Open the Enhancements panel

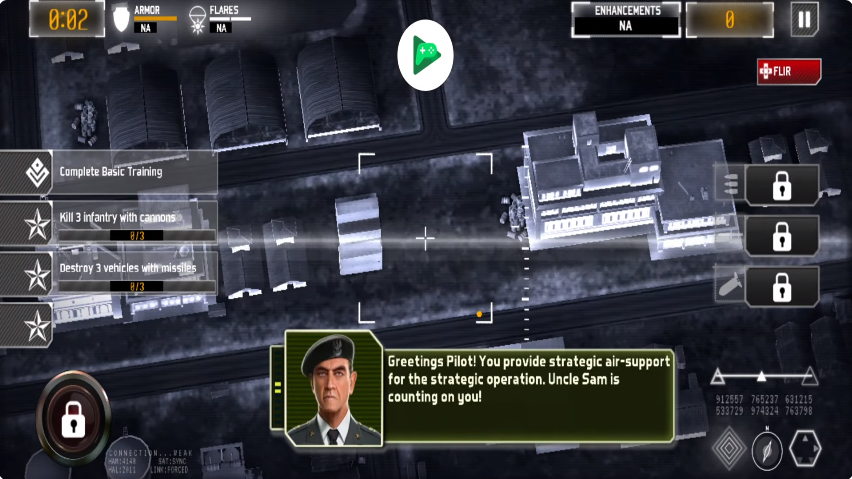coord(626,19)
